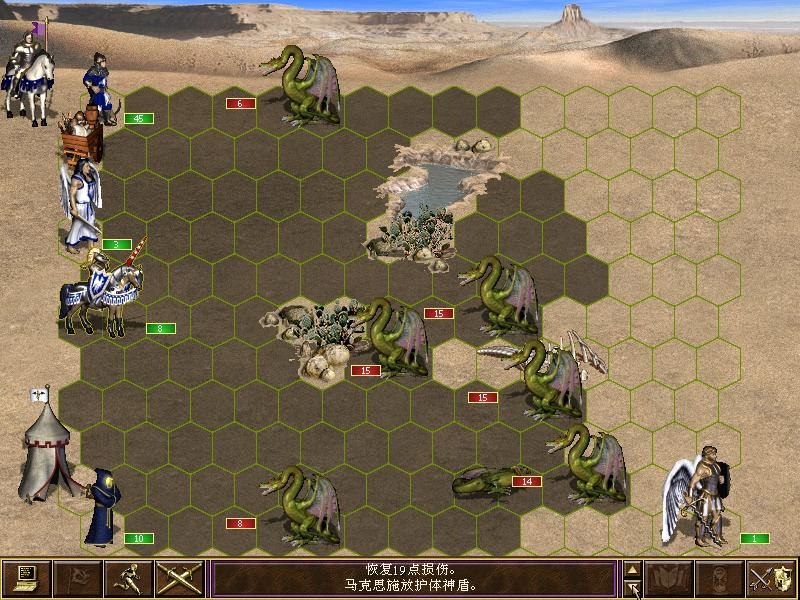Defend with the sword and shield button

click(771, 578)
